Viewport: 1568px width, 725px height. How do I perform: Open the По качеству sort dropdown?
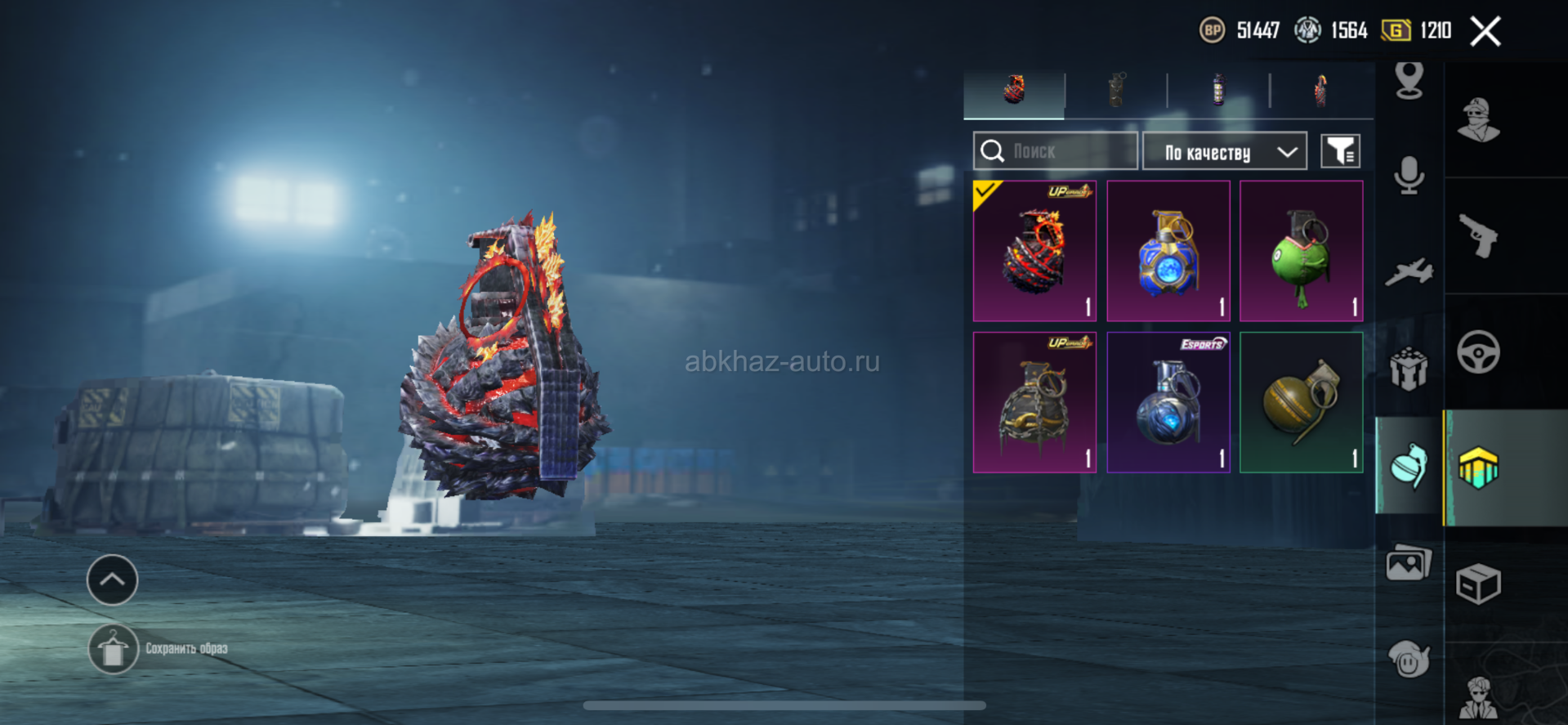pyautogui.click(x=1224, y=152)
